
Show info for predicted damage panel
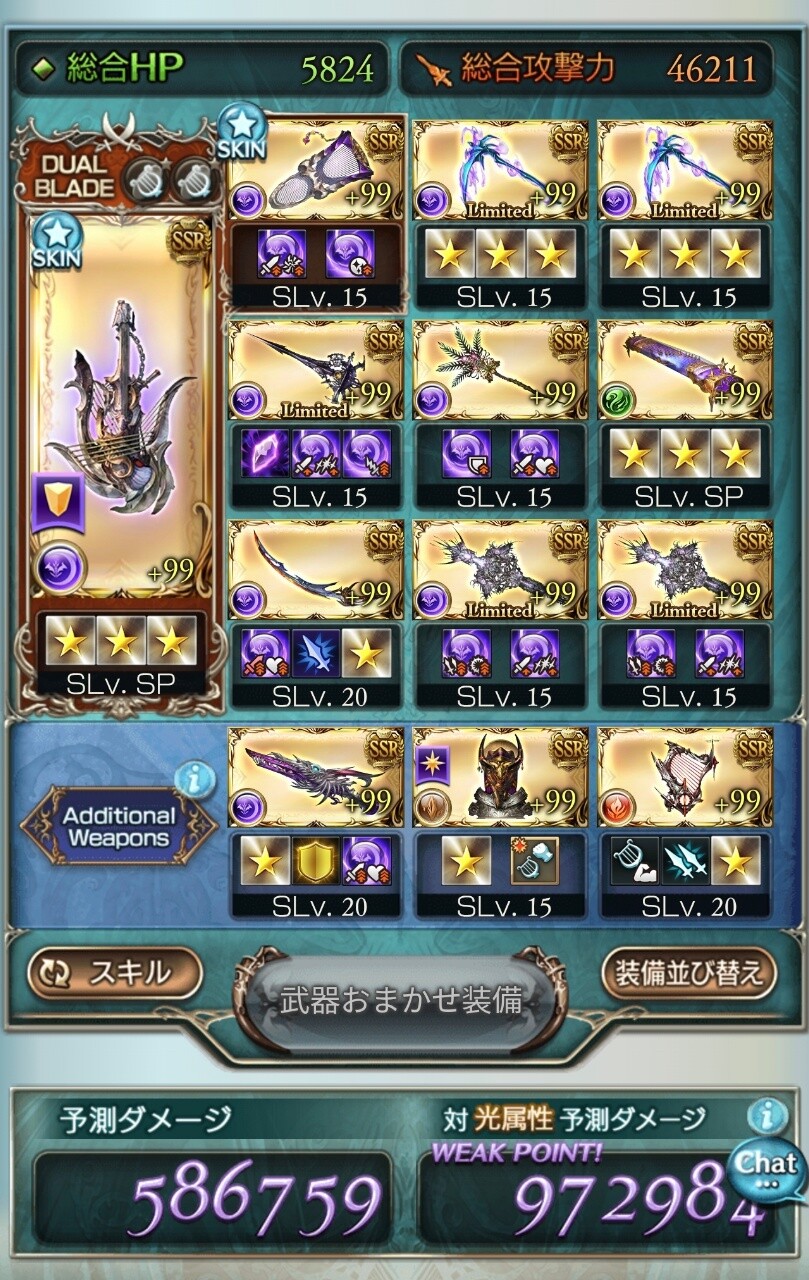pos(767,1115)
